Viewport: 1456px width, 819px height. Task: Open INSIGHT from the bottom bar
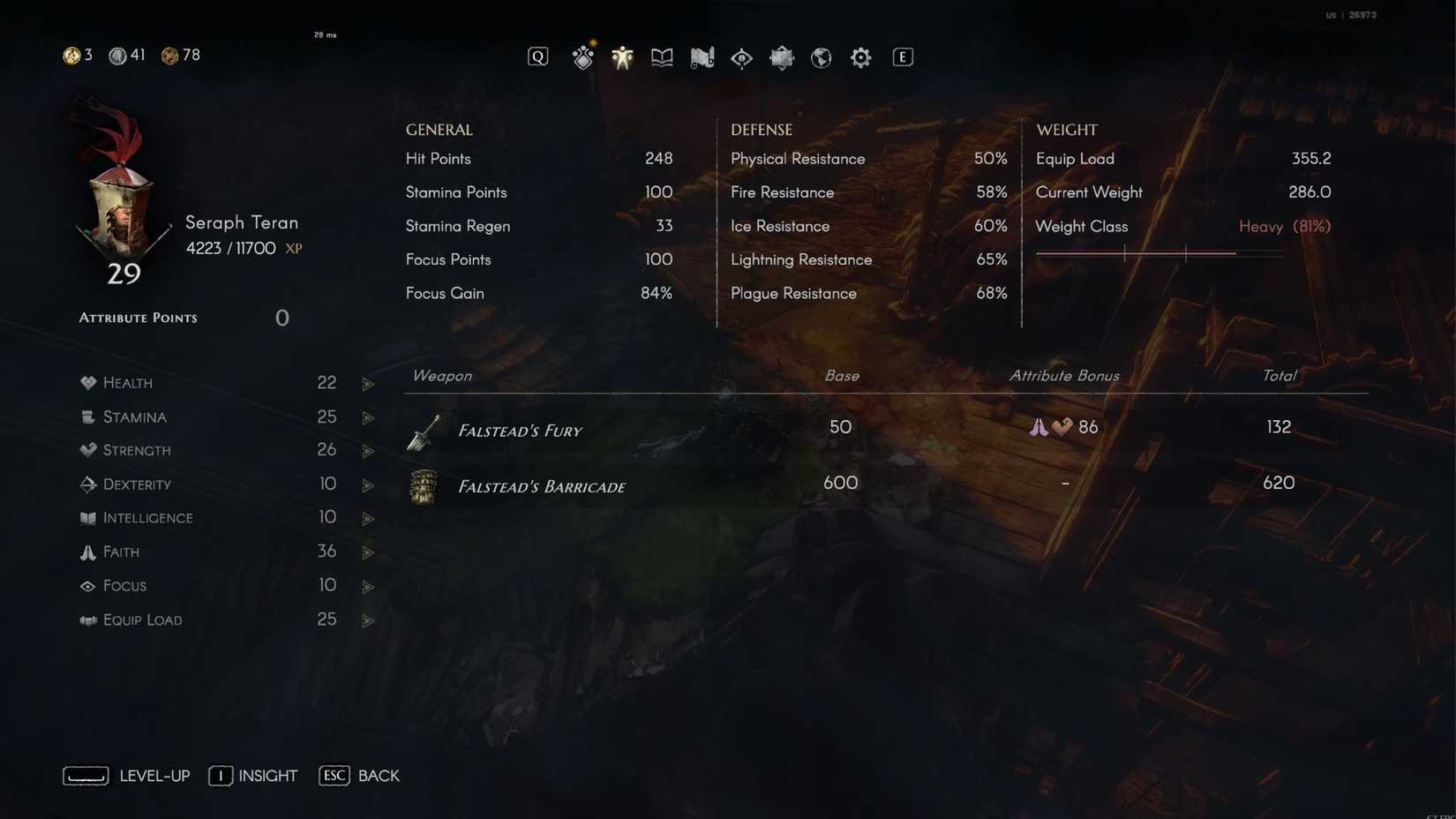253,776
